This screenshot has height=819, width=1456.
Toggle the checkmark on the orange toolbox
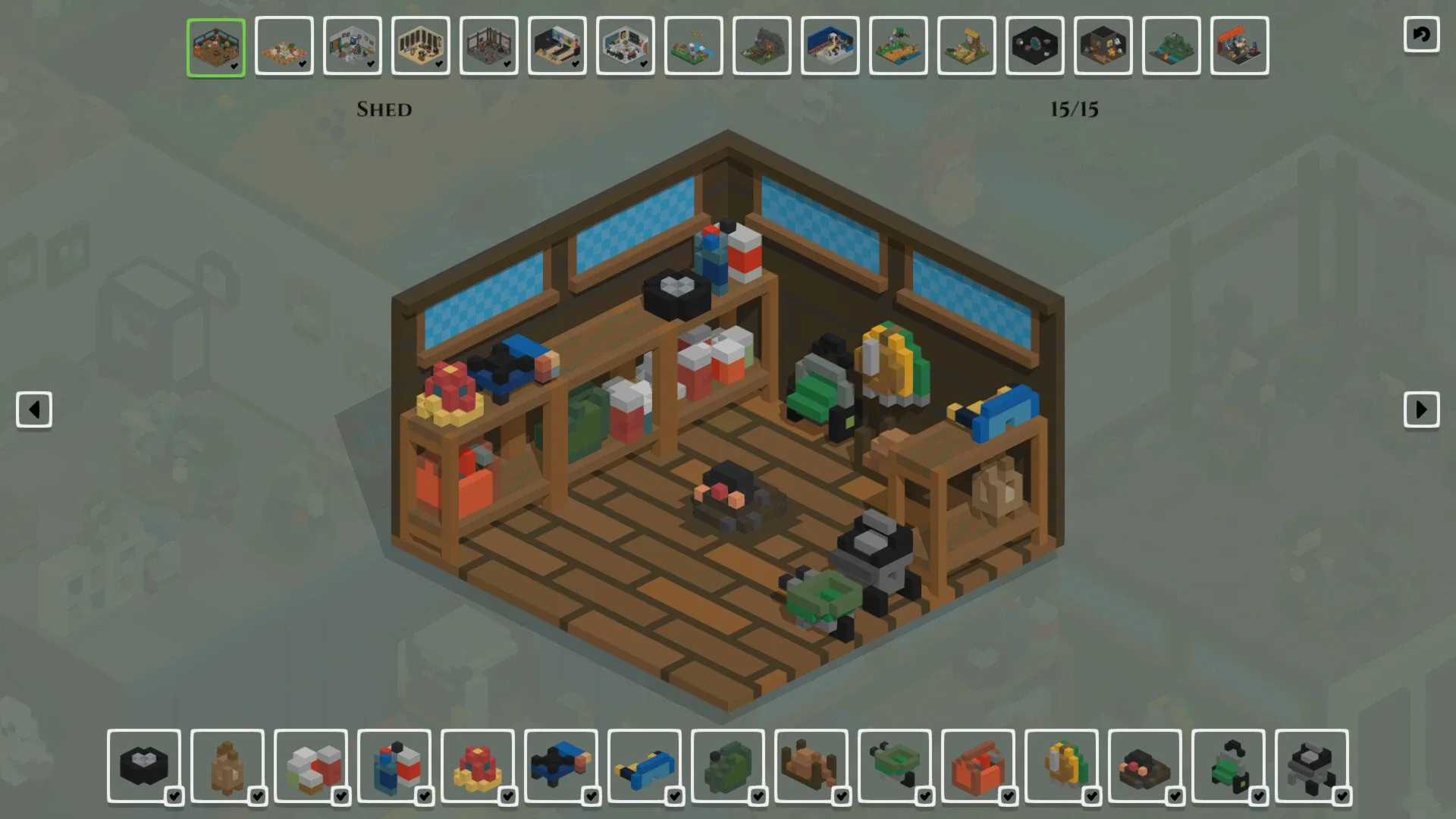[1009, 798]
